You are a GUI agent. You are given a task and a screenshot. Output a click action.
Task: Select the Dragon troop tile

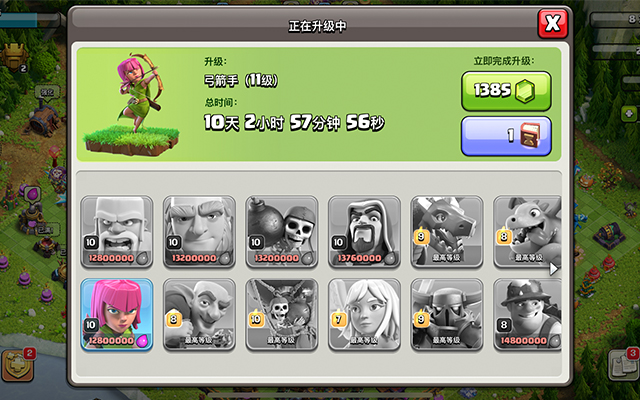click(446, 231)
